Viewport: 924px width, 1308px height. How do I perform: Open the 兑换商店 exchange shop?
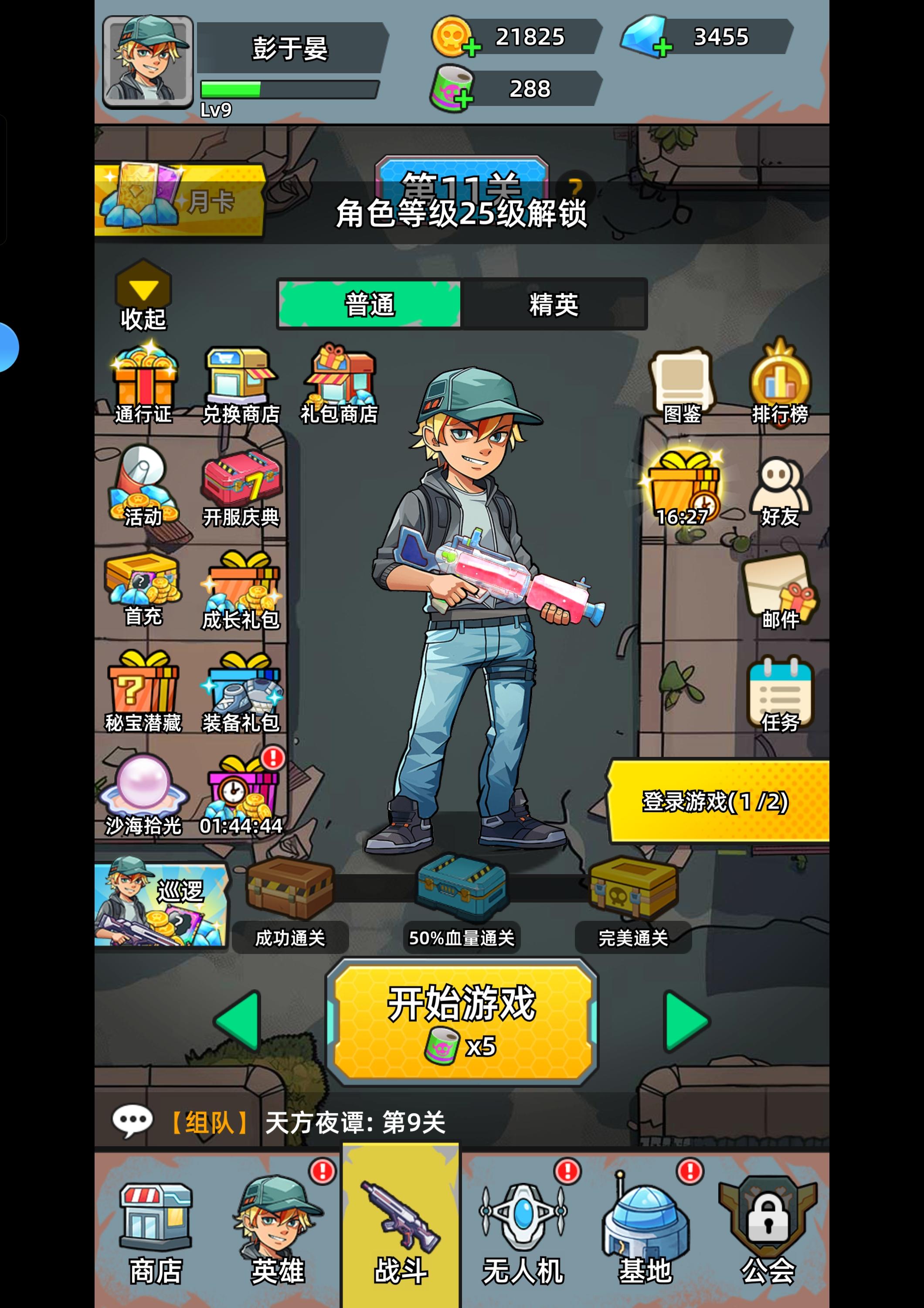click(x=241, y=381)
